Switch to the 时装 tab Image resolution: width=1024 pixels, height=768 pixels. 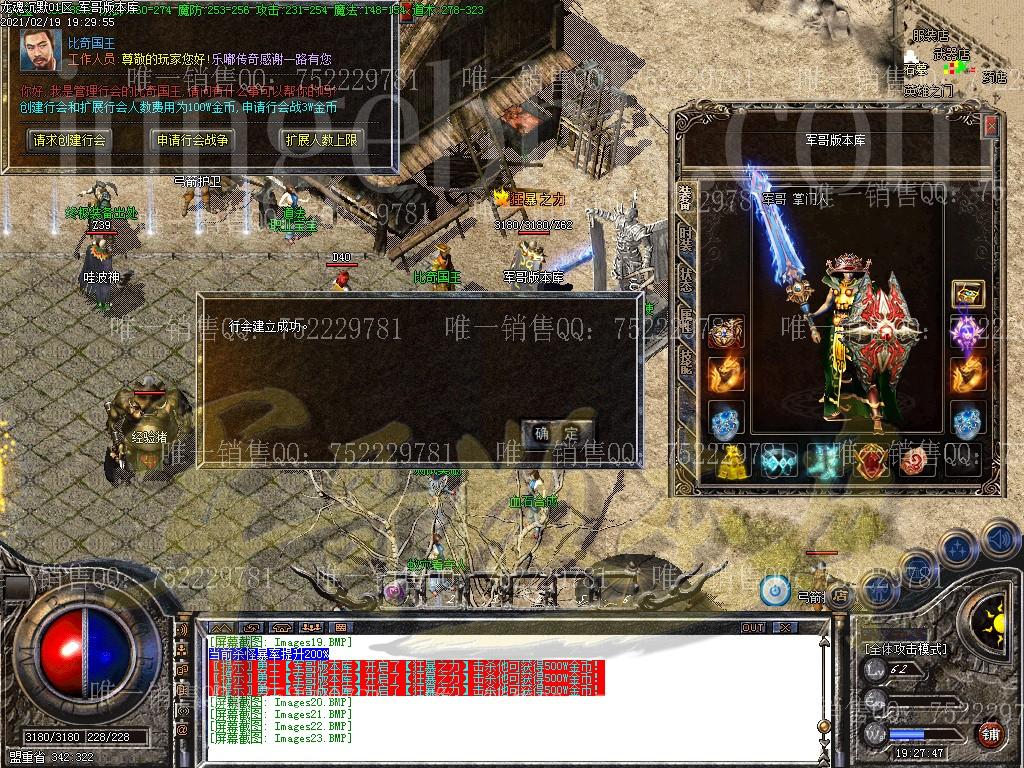click(685, 240)
